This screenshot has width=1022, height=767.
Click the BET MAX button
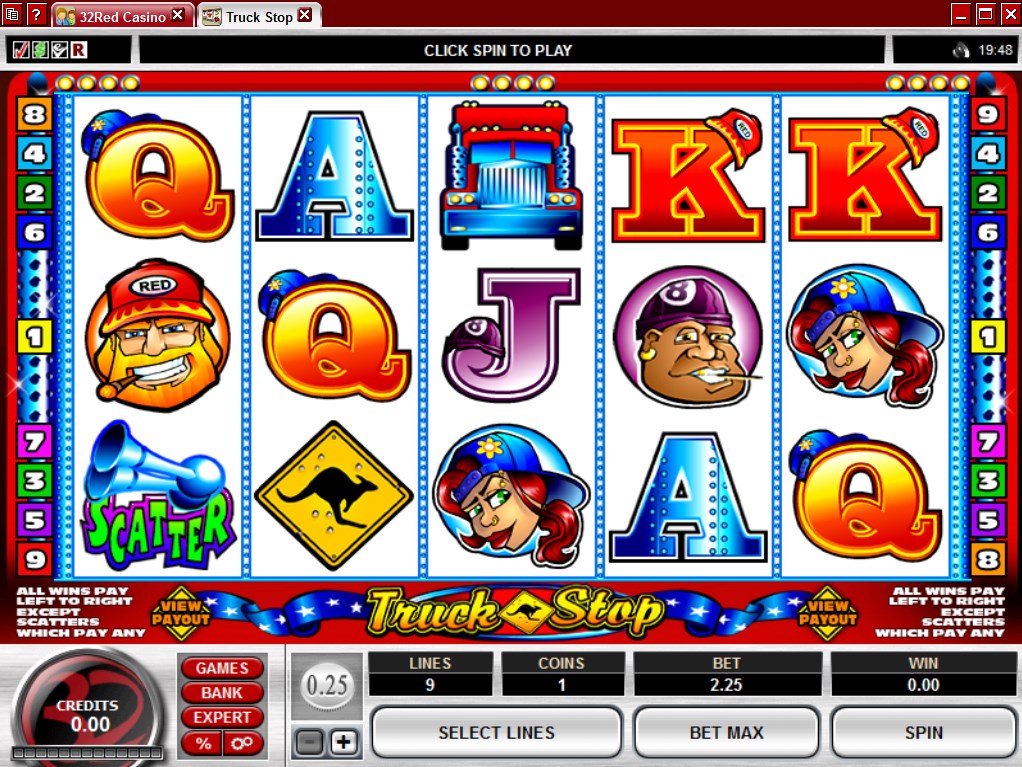tap(727, 733)
